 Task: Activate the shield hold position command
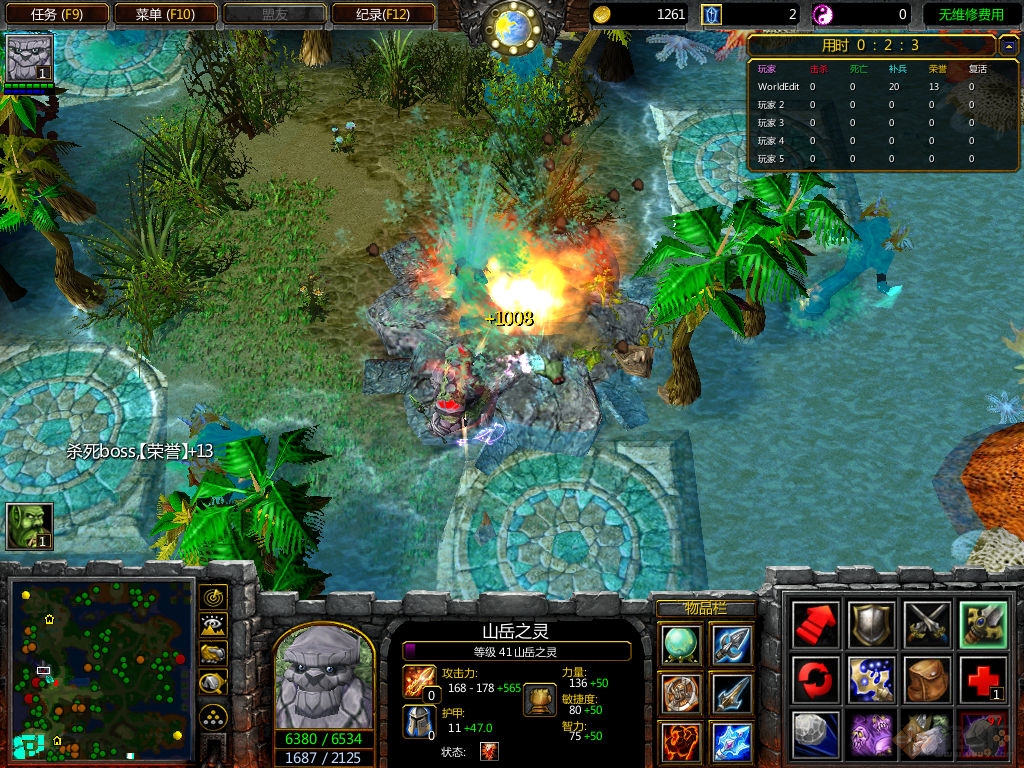tap(870, 625)
